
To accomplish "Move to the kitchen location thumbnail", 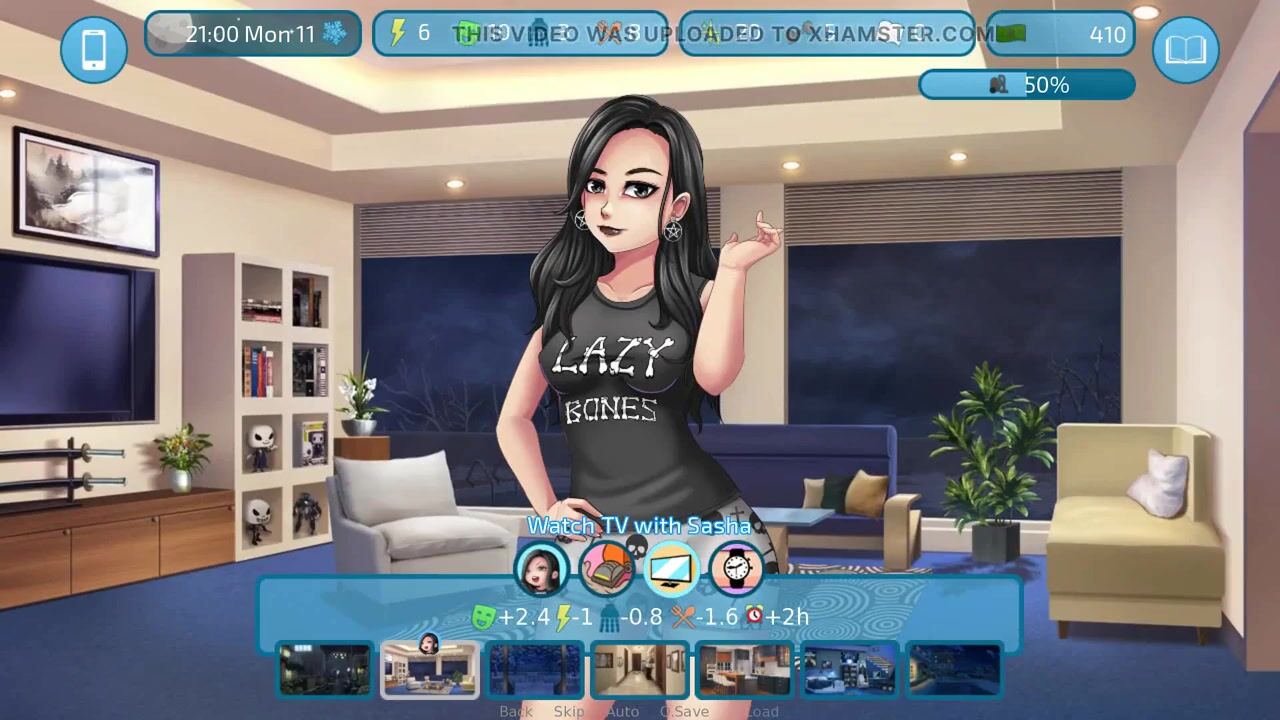I will (x=744, y=669).
